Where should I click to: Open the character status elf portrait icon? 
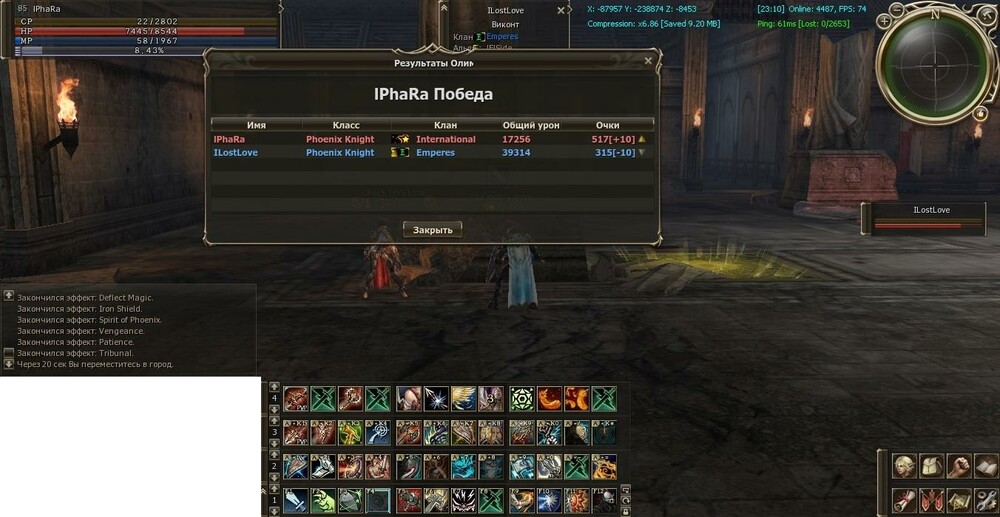point(904,466)
